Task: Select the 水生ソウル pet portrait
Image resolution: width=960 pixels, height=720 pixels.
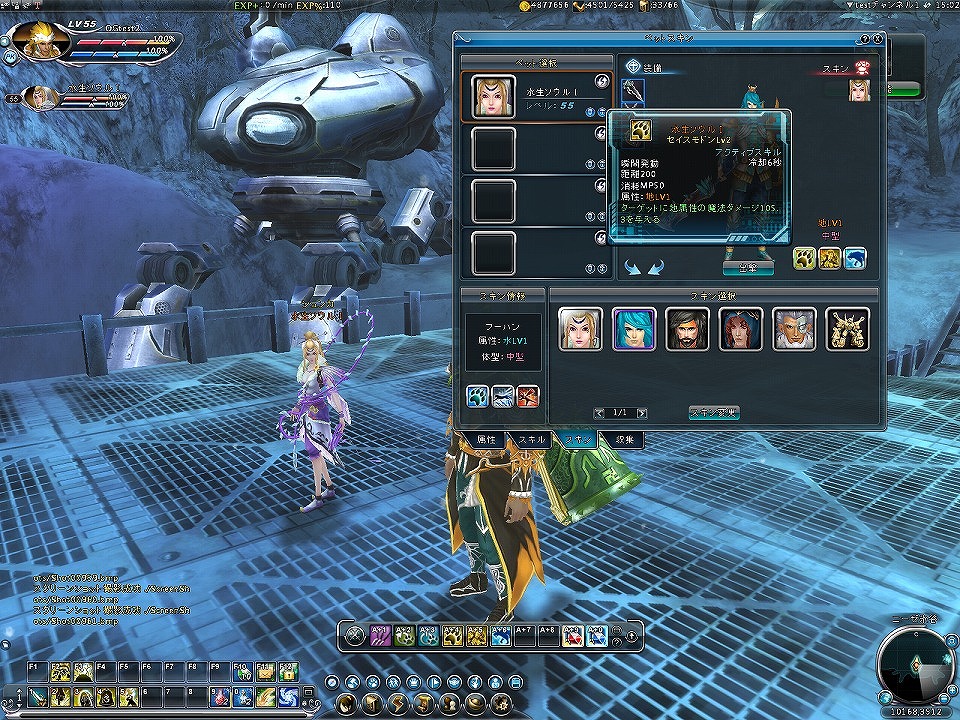Action: (493, 97)
